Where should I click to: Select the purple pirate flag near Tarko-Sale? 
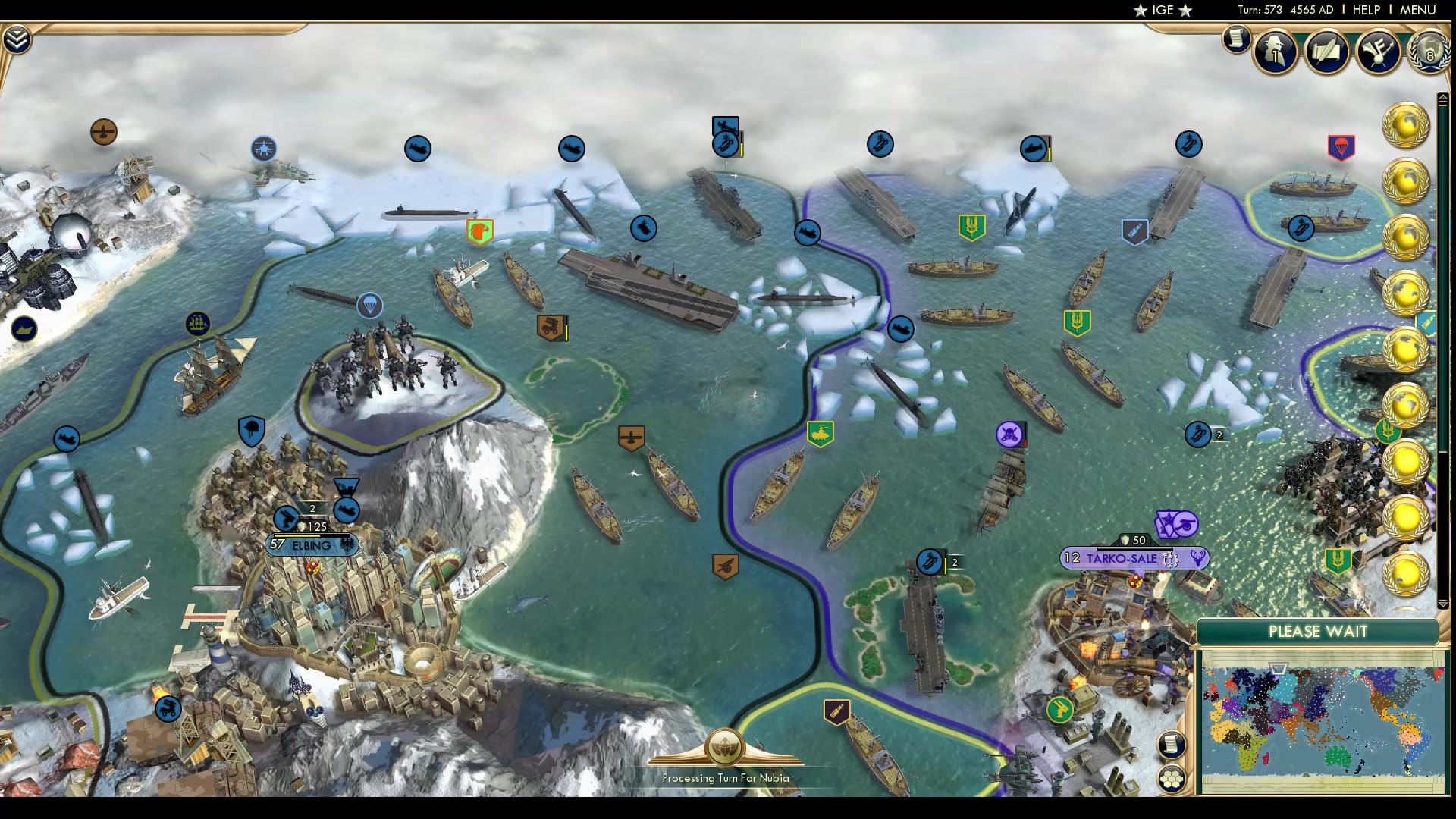1009,435
